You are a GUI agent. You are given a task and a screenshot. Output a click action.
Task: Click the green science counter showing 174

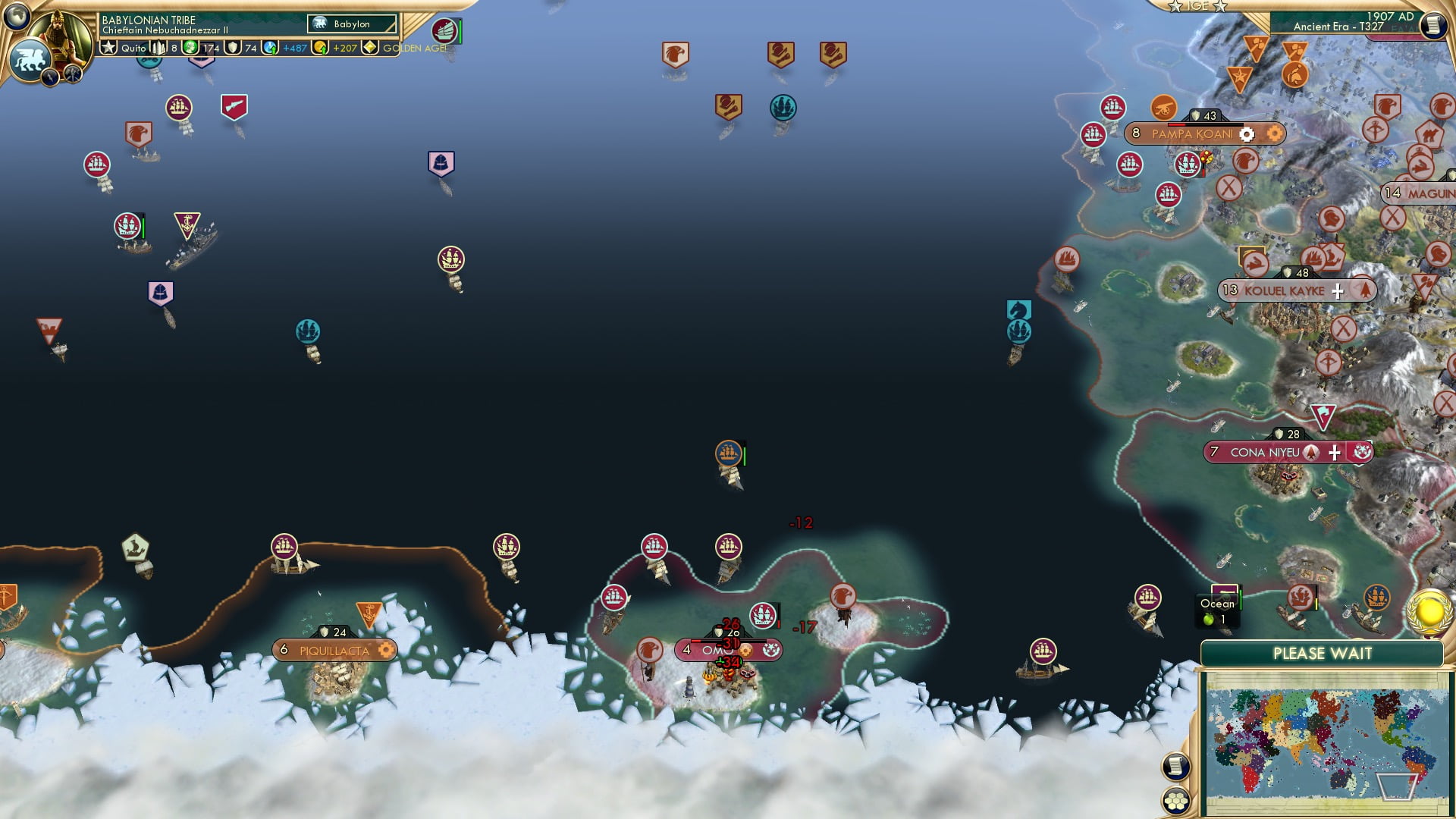coord(201,49)
